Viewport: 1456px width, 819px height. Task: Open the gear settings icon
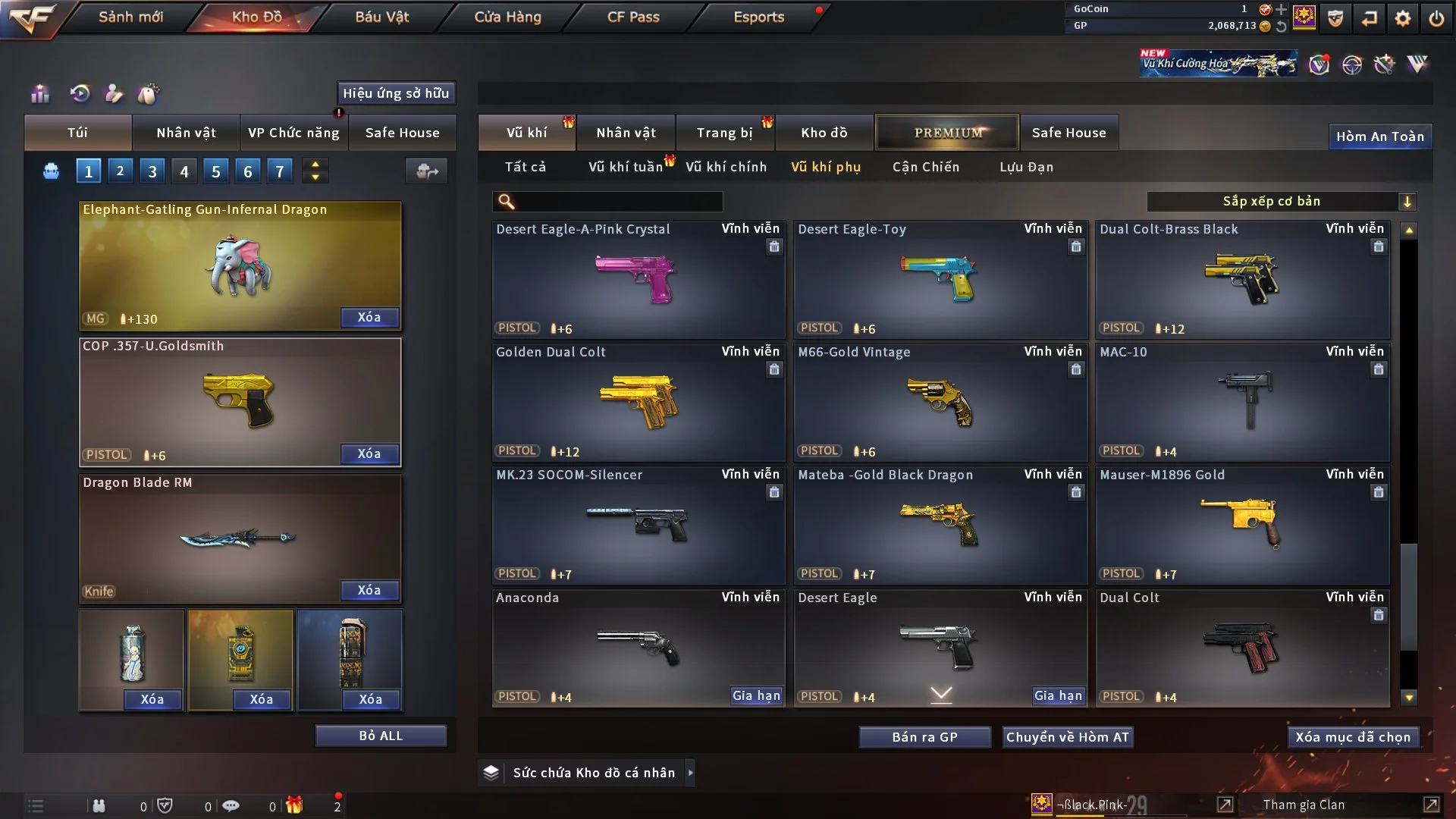tap(1403, 18)
